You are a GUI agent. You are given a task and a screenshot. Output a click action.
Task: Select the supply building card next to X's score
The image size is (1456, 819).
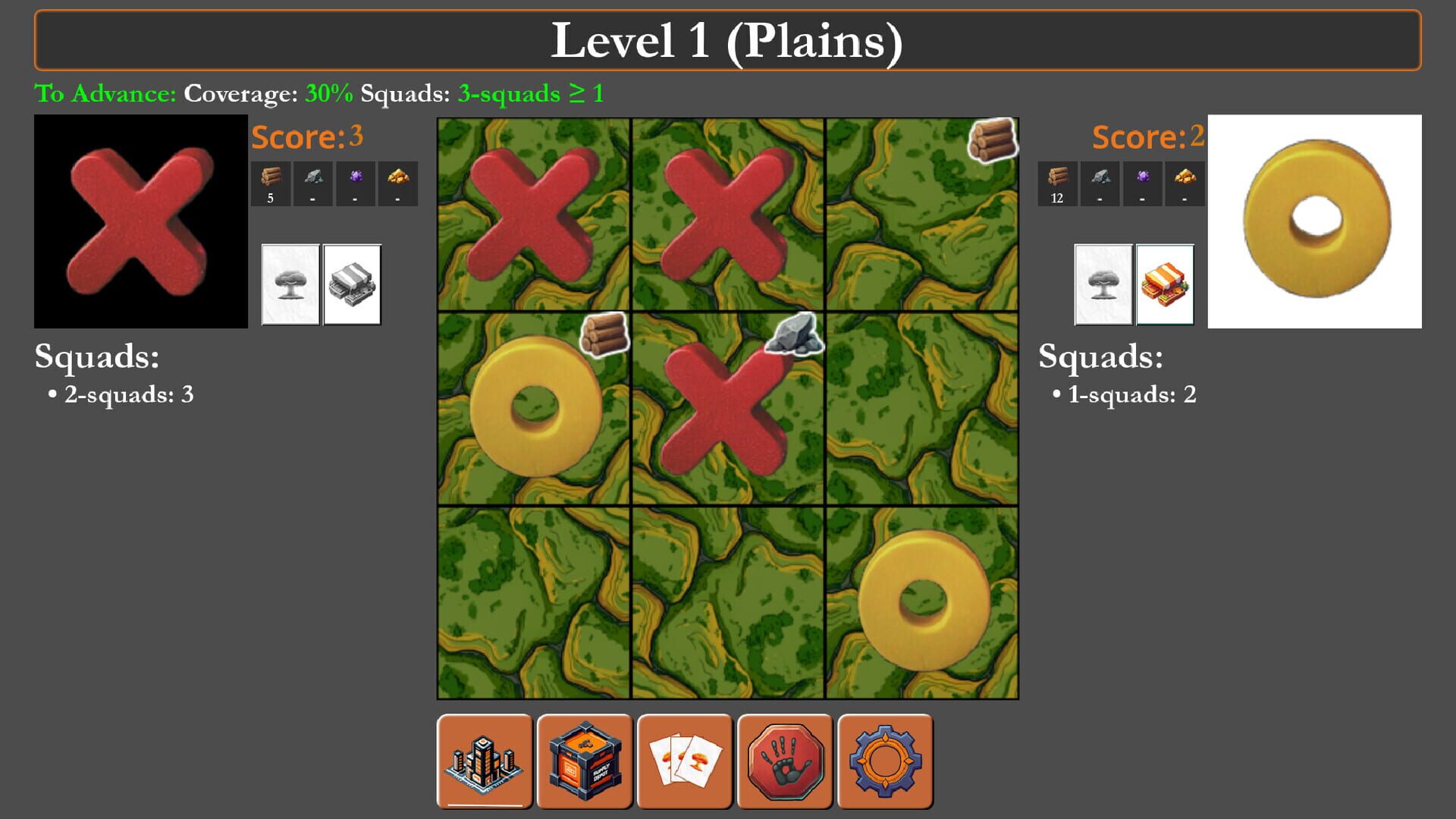coord(352,284)
